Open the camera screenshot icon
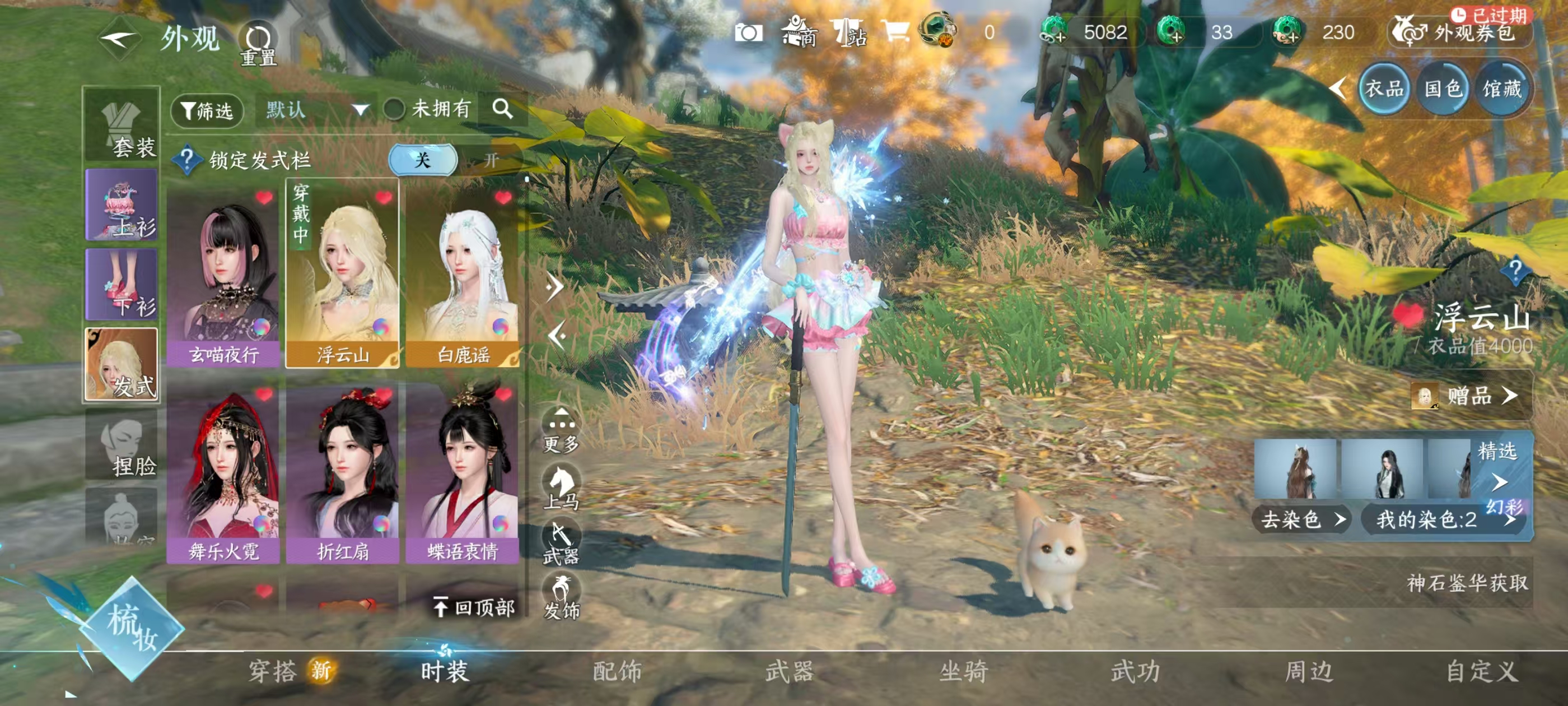 [x=748, y=32]
